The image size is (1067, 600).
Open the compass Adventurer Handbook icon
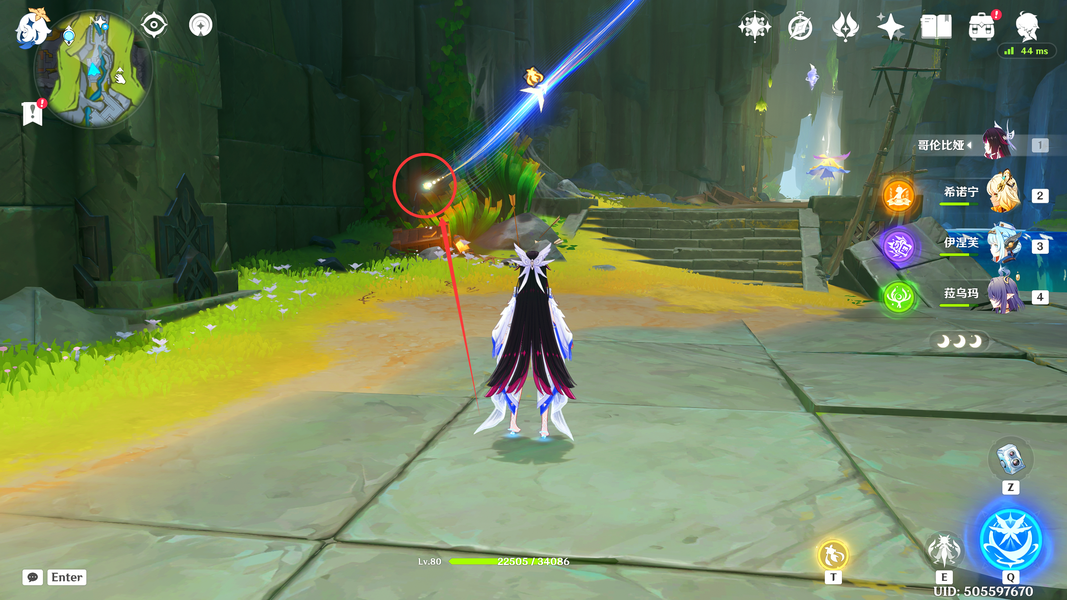point(800,27)
